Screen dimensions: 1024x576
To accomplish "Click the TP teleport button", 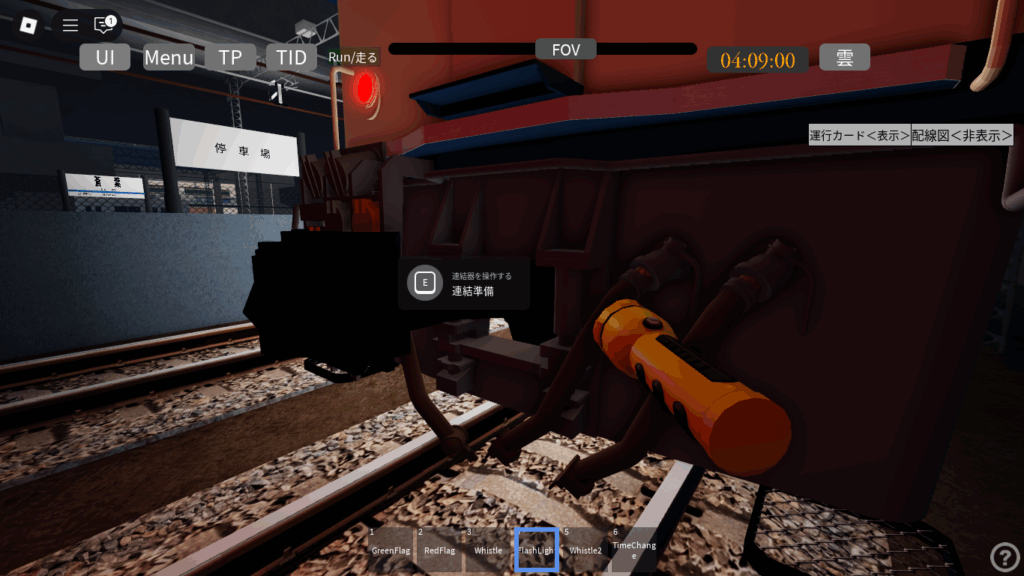I will click(x=230, y=57).
